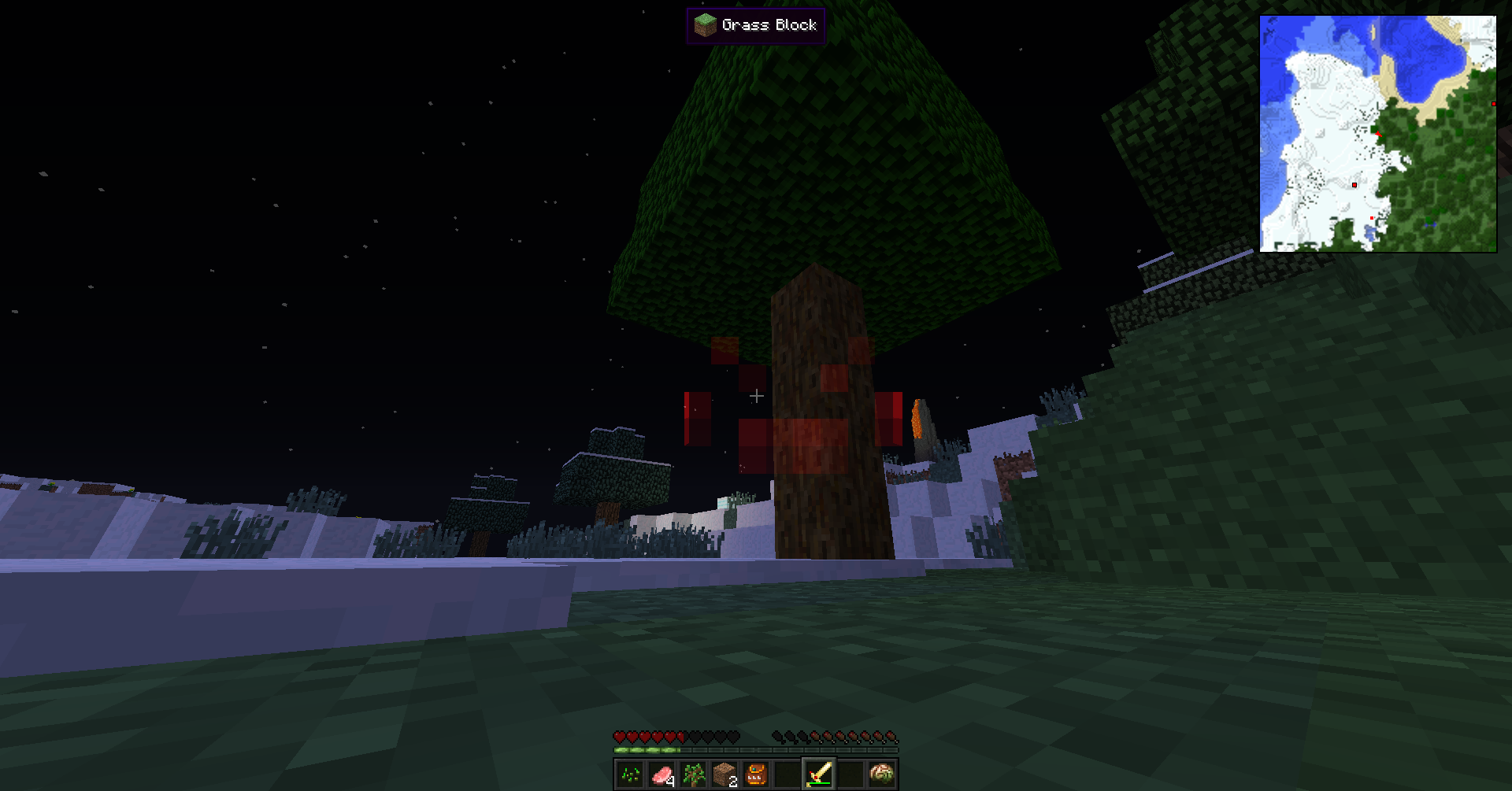The height and width of the screenshot is (791, 1512).
Task: Select the golden sword hotbar slot
Action: point(819,774)
